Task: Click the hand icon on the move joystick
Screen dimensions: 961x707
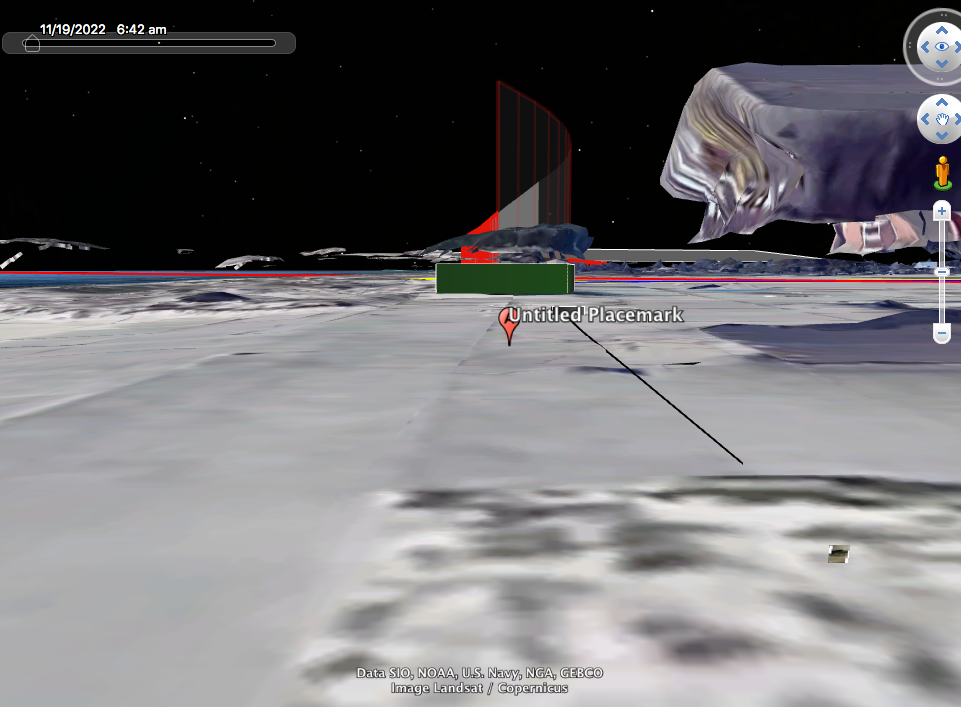Action: [942, 120]
